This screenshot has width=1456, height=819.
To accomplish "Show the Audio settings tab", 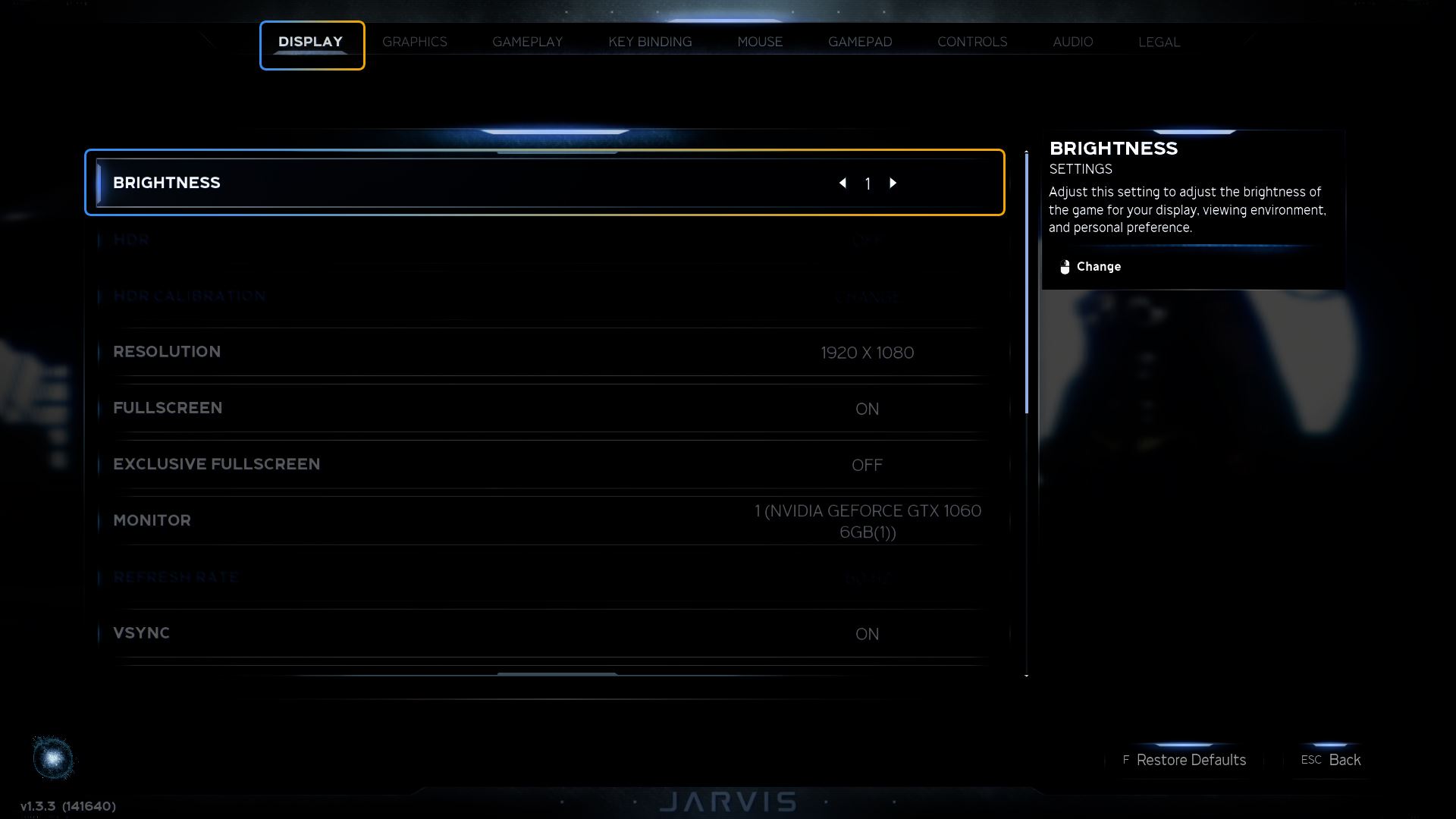I will click(1072, 42).
